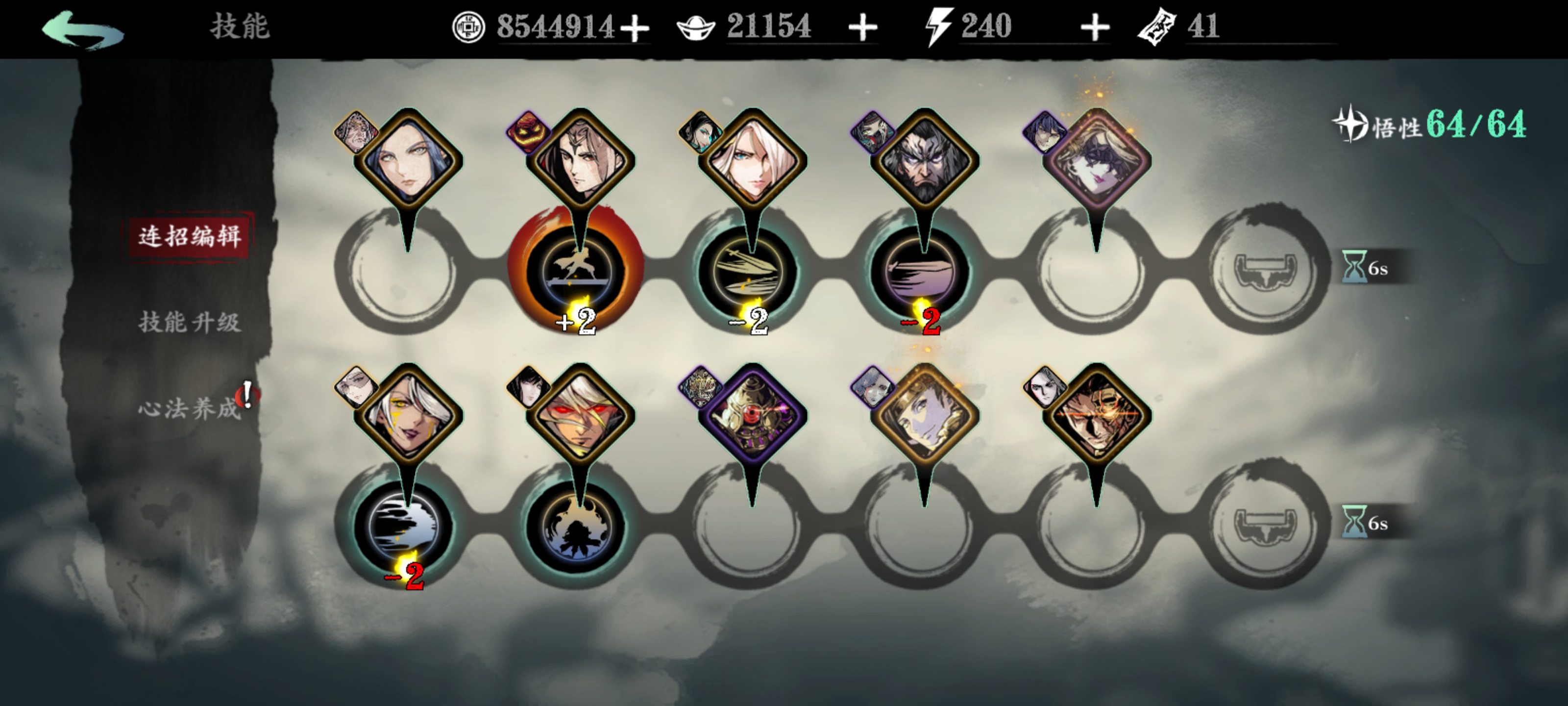Image resolution: width=1568 pixels, height=706 pixels.
Task: Choose the scarred glowing-eye man portrait
Action: (1096, 417)
